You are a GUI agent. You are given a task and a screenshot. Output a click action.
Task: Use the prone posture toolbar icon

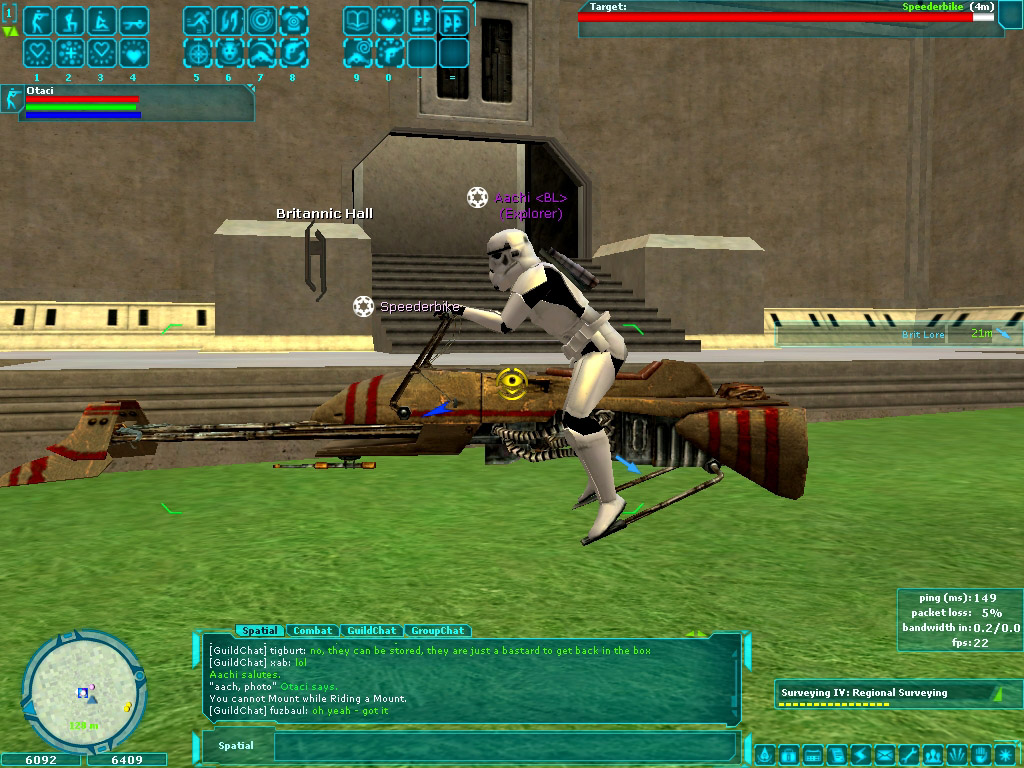pyautogui.click(x=132, y=21)
